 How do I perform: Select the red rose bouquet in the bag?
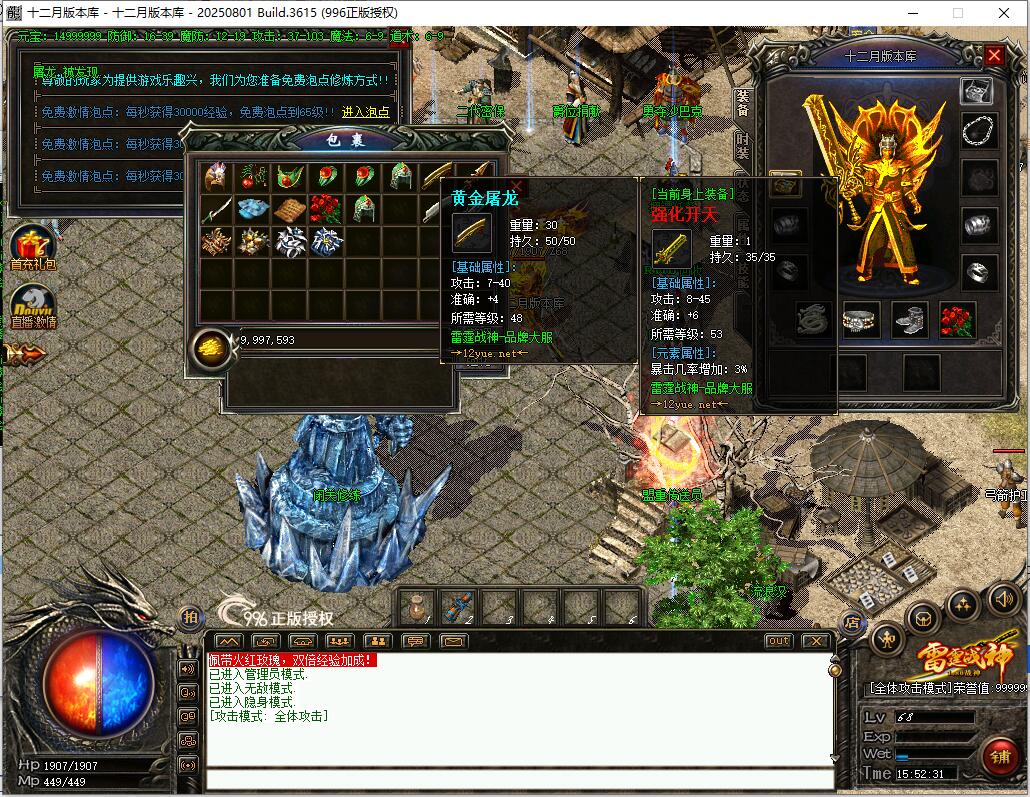(324, 209)
